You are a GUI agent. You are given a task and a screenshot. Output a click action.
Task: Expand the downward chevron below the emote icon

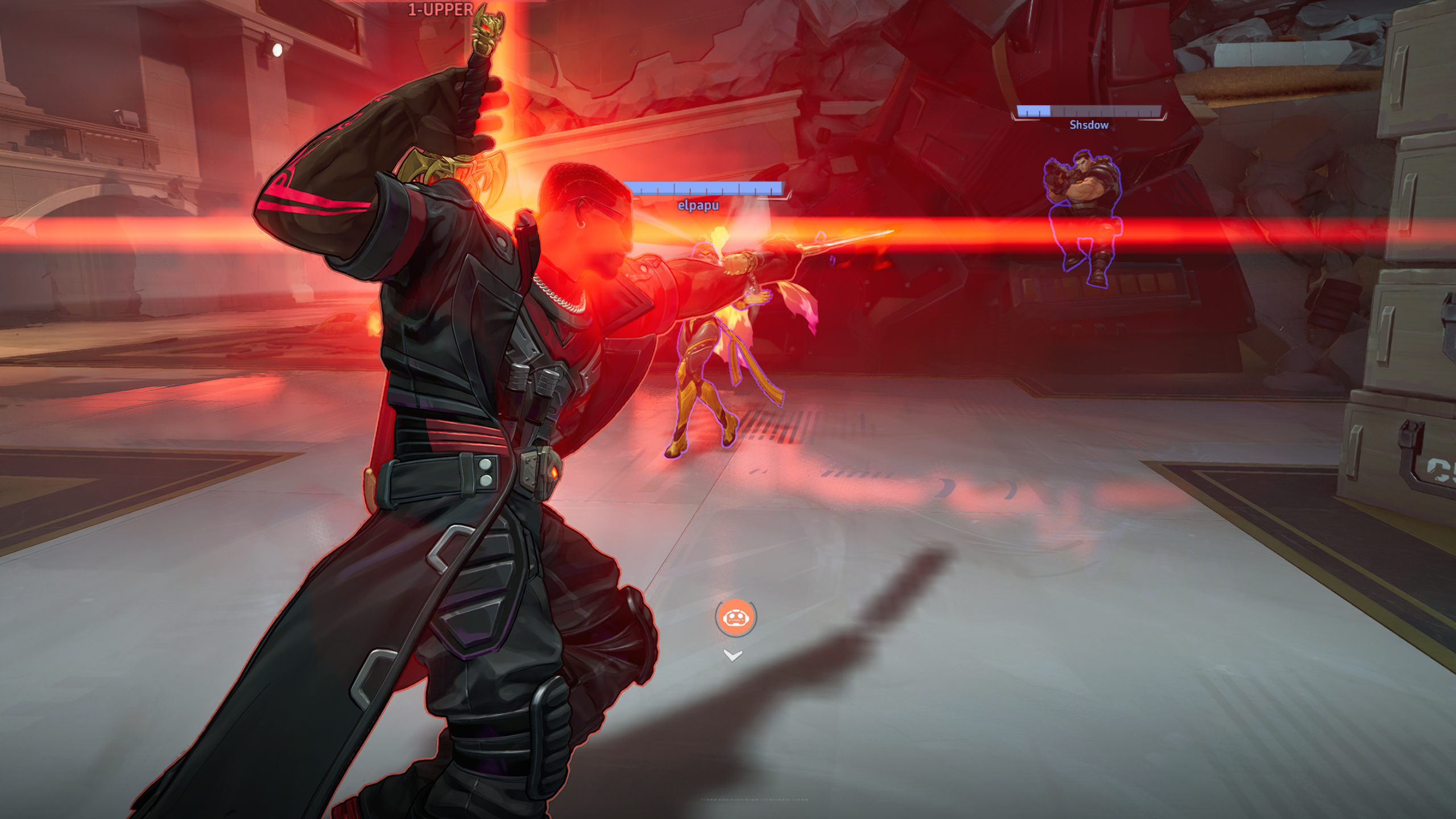click(x=733, y=656)
